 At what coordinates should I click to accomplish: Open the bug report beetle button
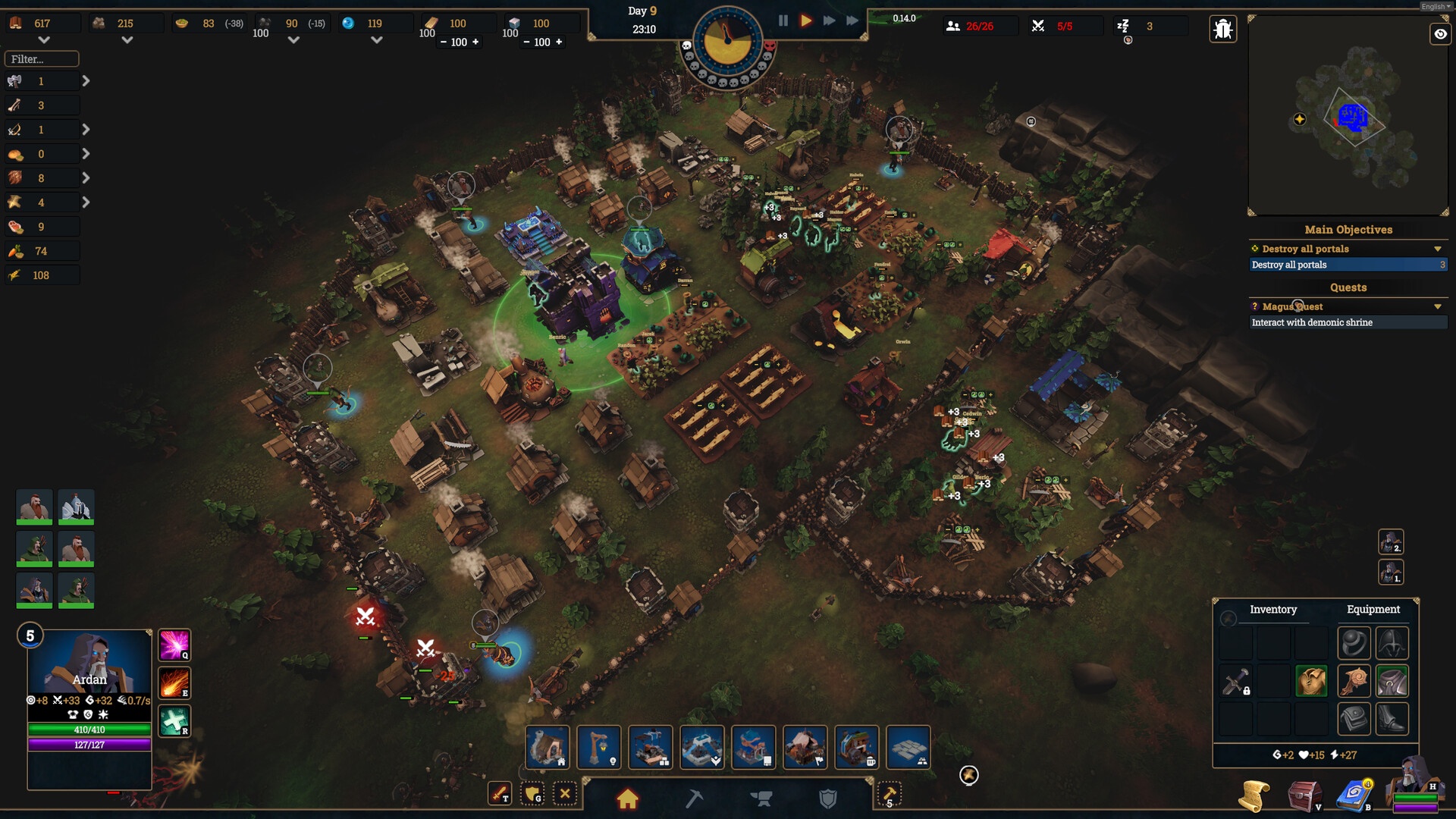pyautogui.click(x=1222, y=30)
